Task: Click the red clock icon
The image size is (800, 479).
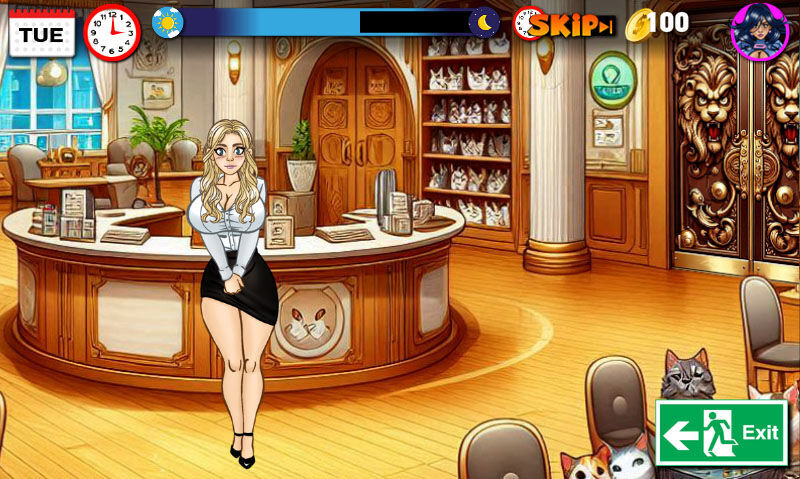Action: [x=113, y=32]
